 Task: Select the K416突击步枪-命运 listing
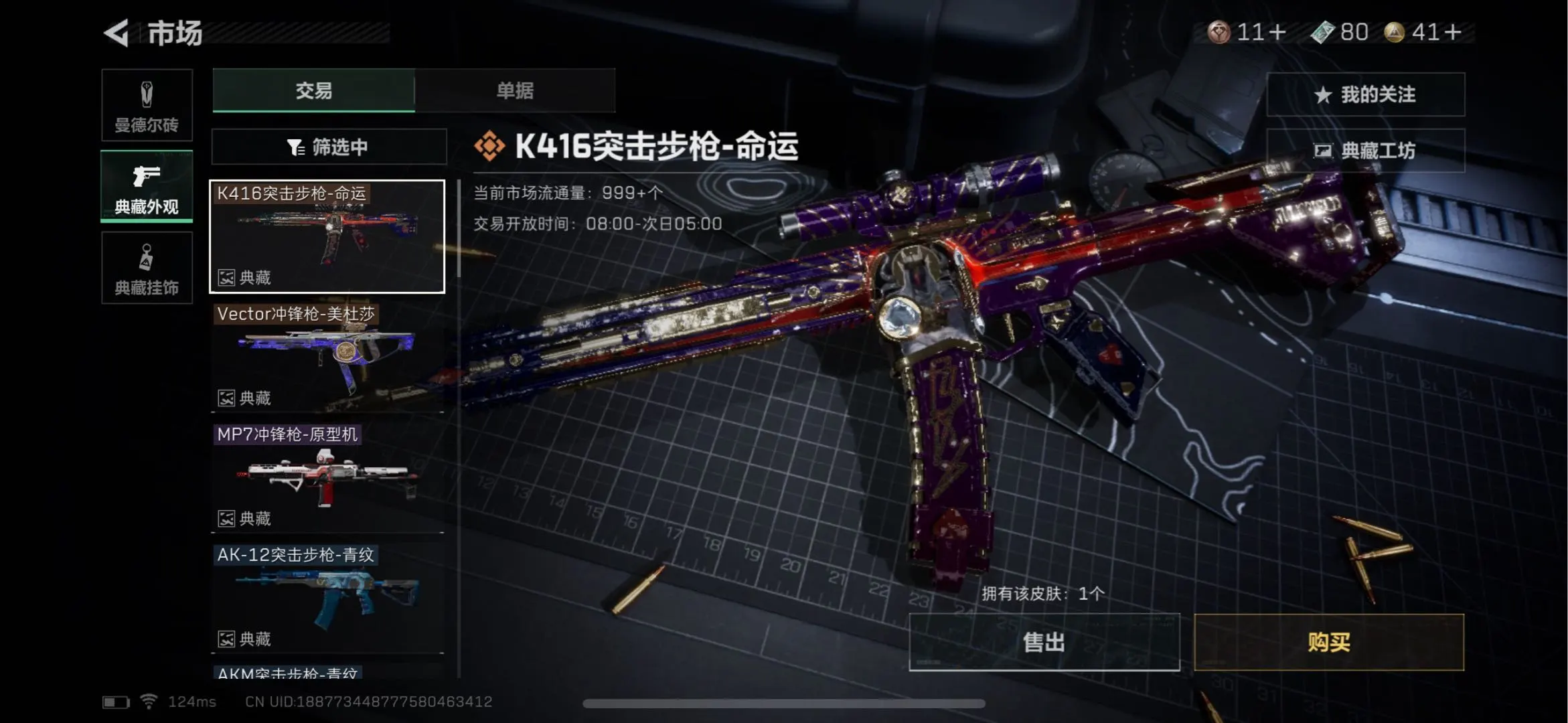327,236
